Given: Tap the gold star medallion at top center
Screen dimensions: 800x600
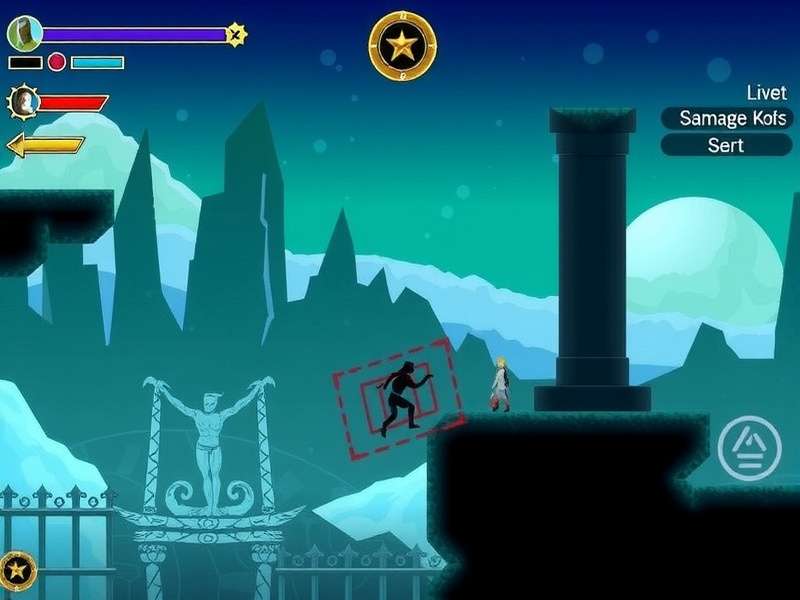Looking at the screenshot, I should 402,46.
